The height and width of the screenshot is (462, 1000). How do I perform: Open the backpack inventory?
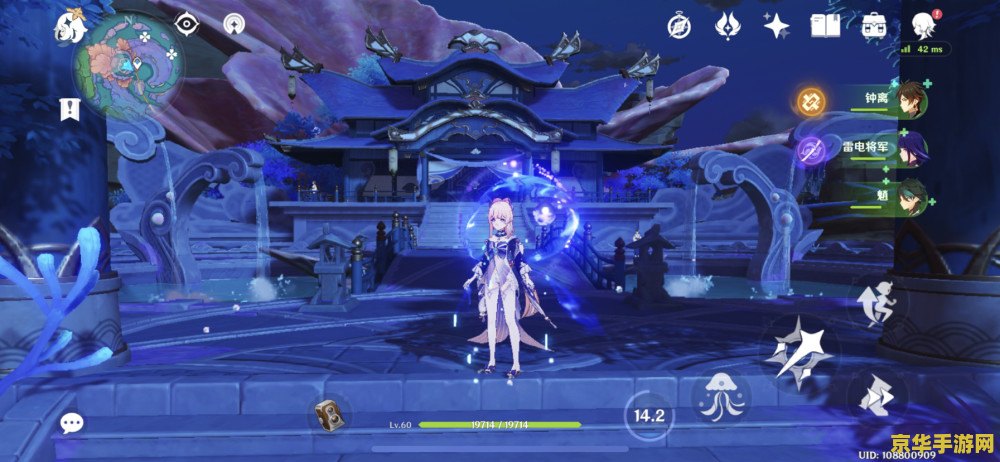(x=873, y=26)
